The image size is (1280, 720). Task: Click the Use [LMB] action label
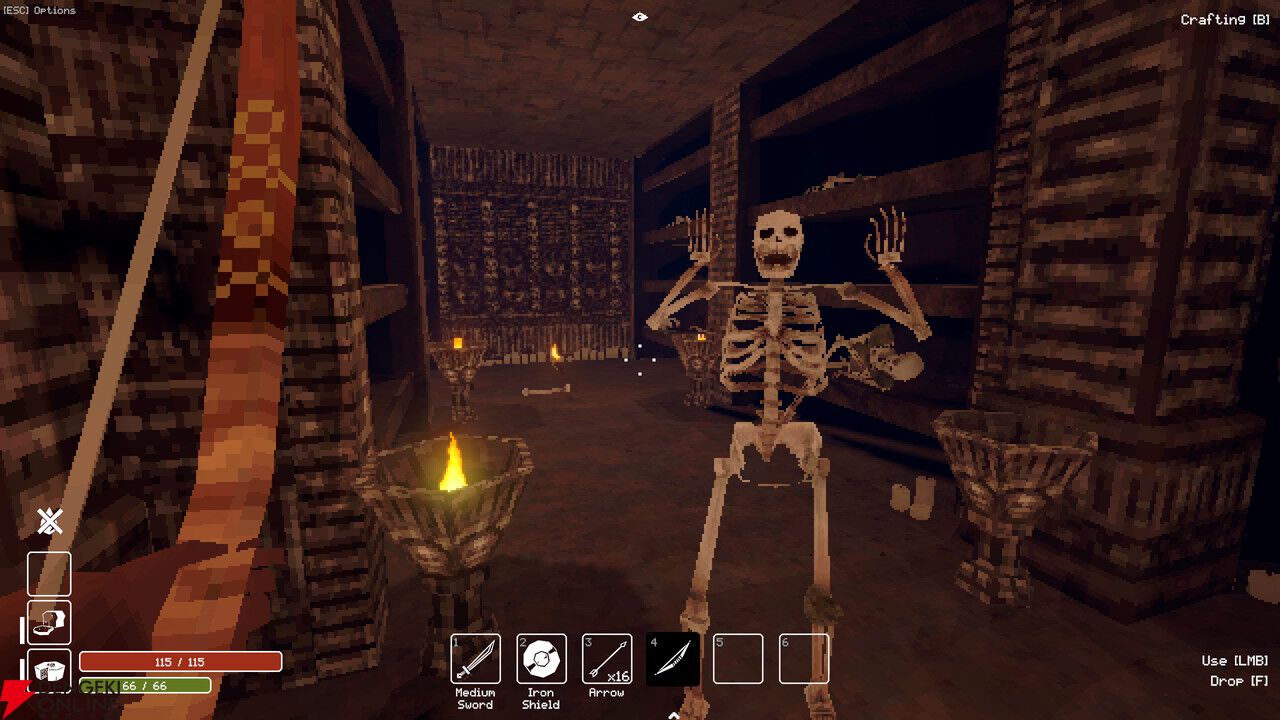[1234, 660]
